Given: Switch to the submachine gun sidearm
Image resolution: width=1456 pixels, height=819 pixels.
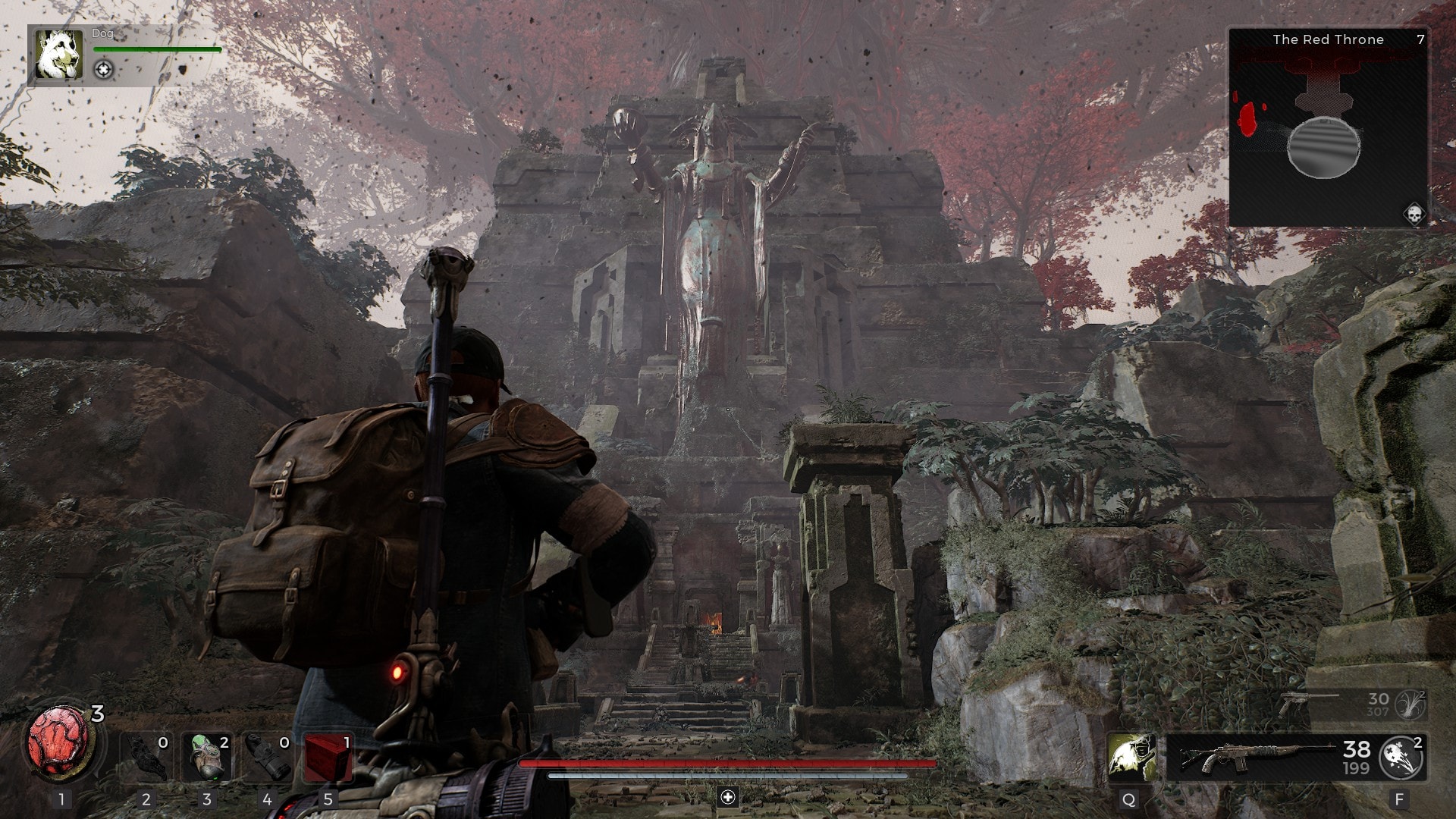Looking at the screenshot, I should (x=1306, y=704).
